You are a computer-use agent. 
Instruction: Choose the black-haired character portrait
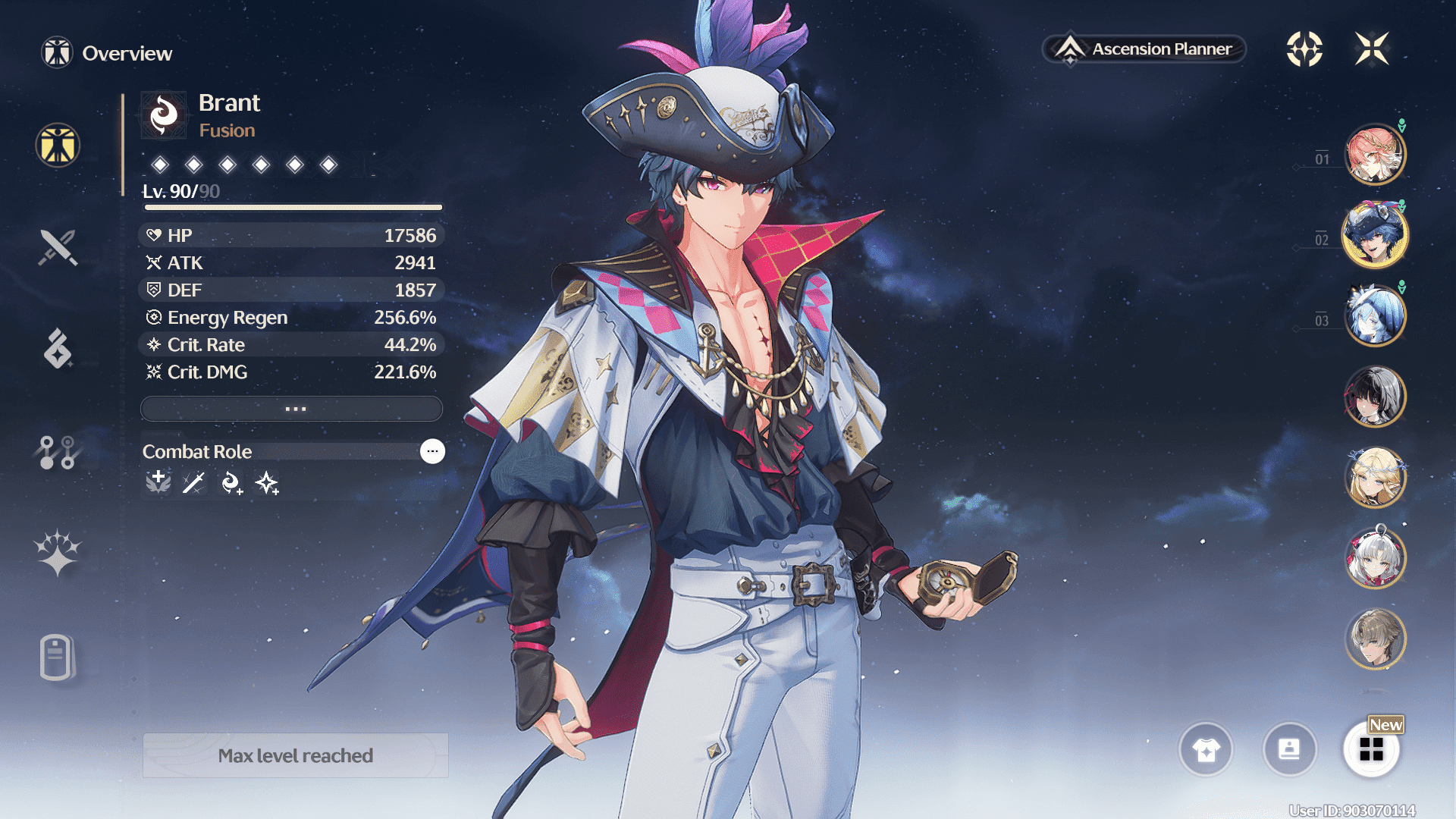tap(1374, 397)
